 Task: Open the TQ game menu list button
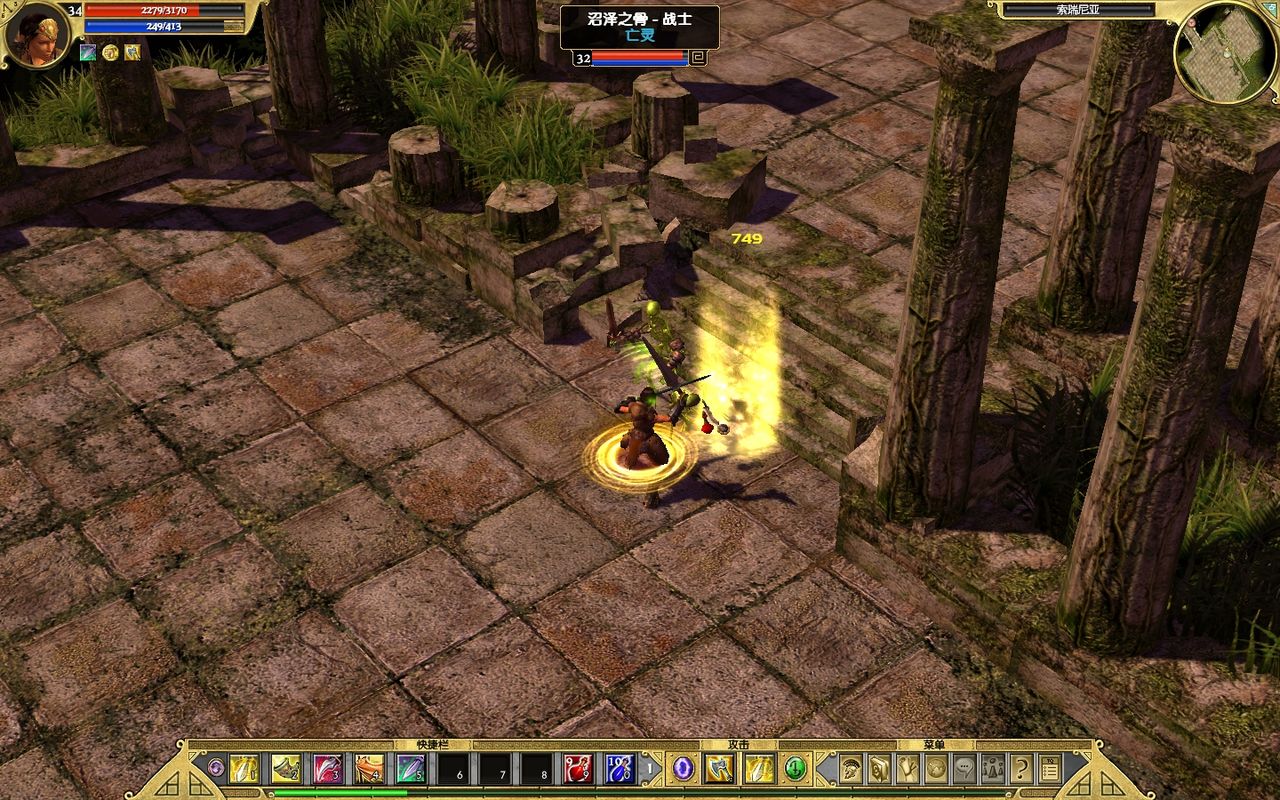pos(1049,768)
